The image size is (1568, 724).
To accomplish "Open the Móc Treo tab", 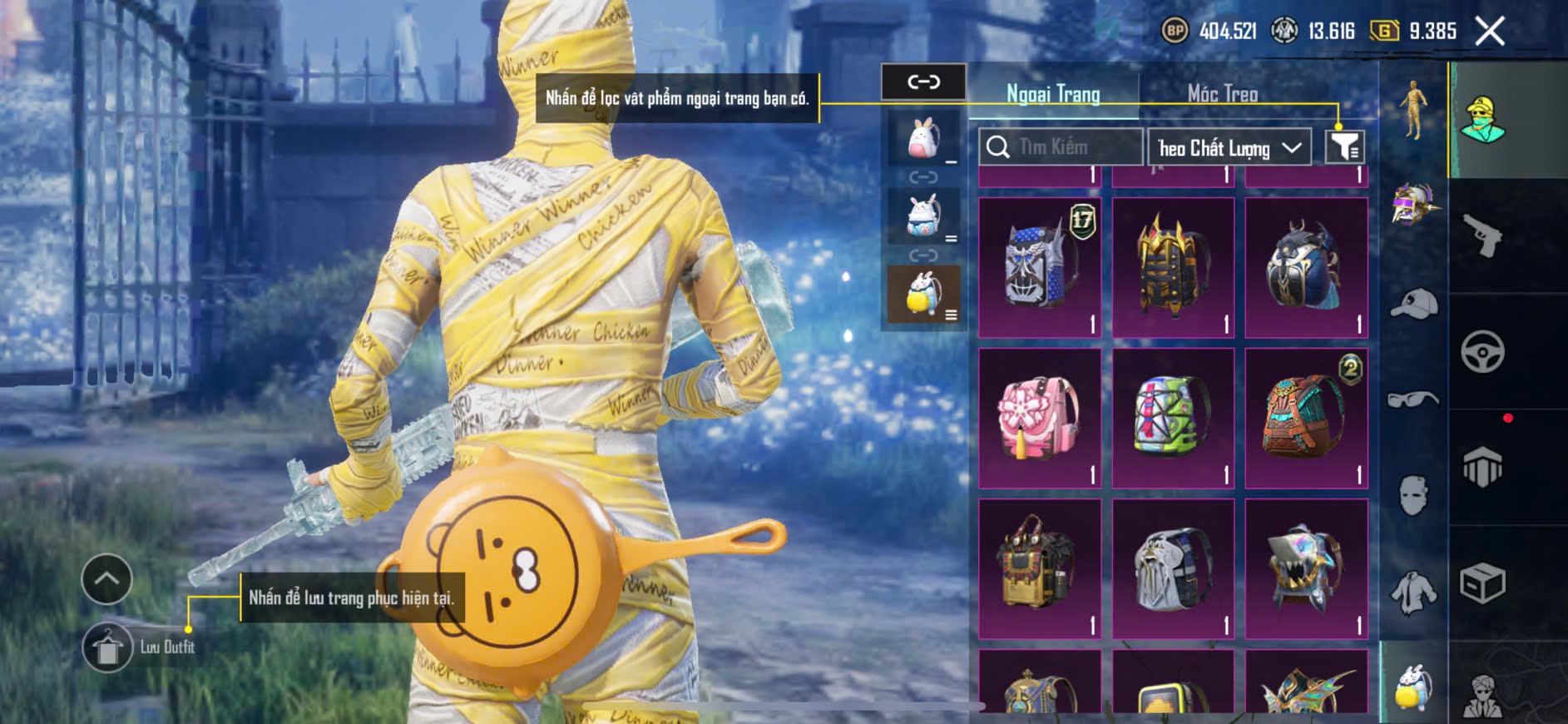I will pyautogui.click(x=1222, y=94).
